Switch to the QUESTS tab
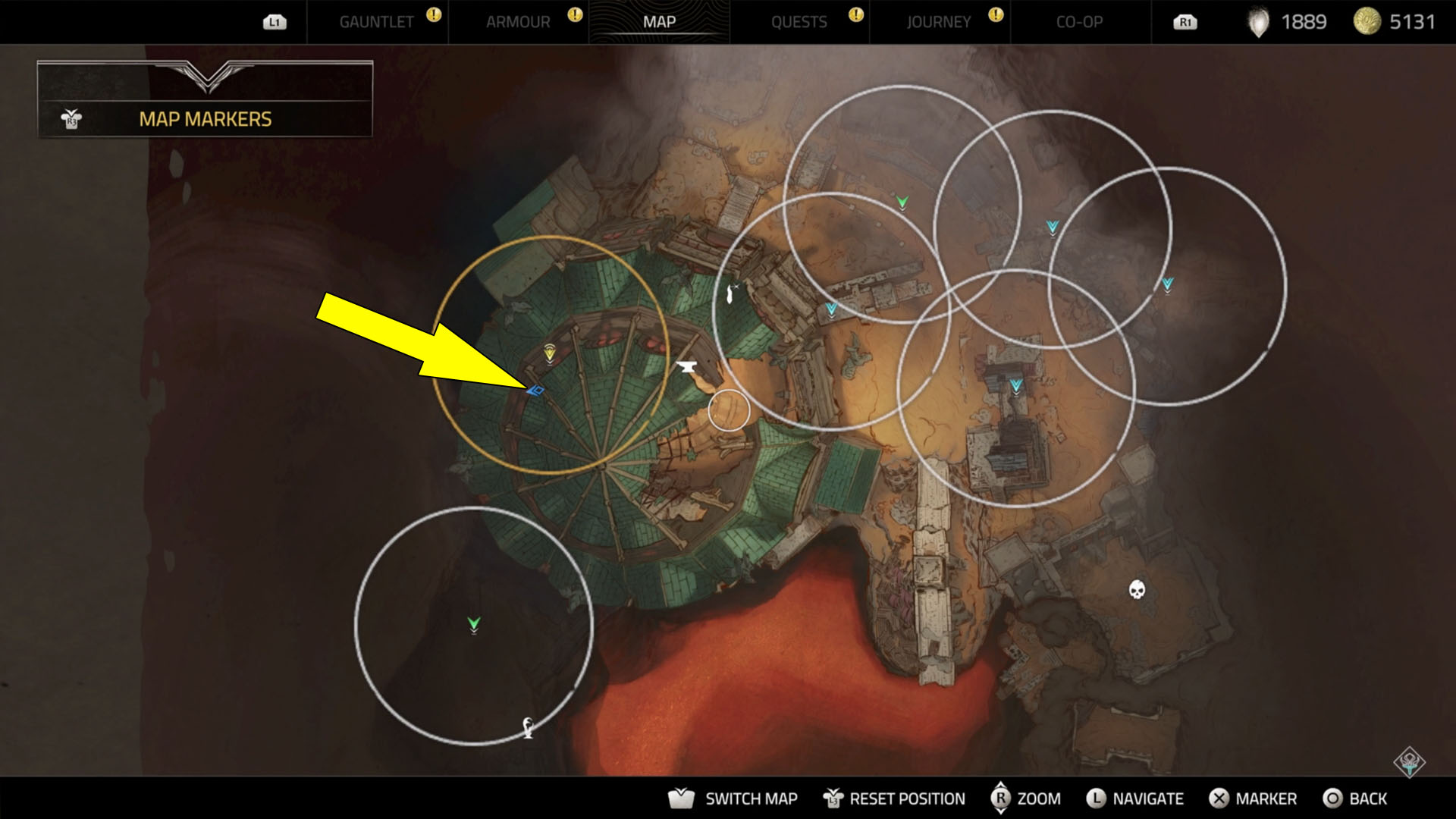 (x=800, y=21)
